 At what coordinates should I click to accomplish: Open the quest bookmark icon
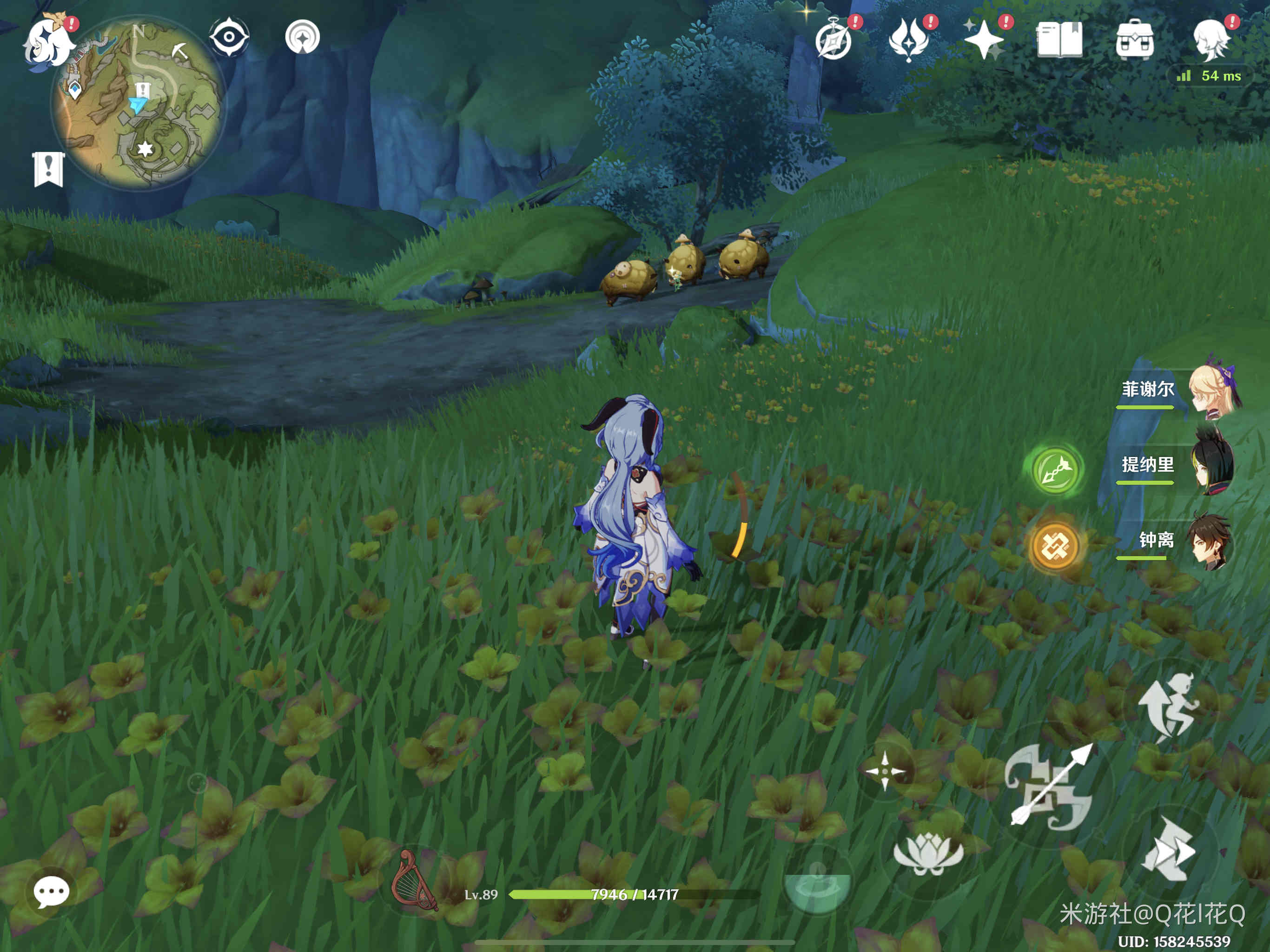(48, 169)
